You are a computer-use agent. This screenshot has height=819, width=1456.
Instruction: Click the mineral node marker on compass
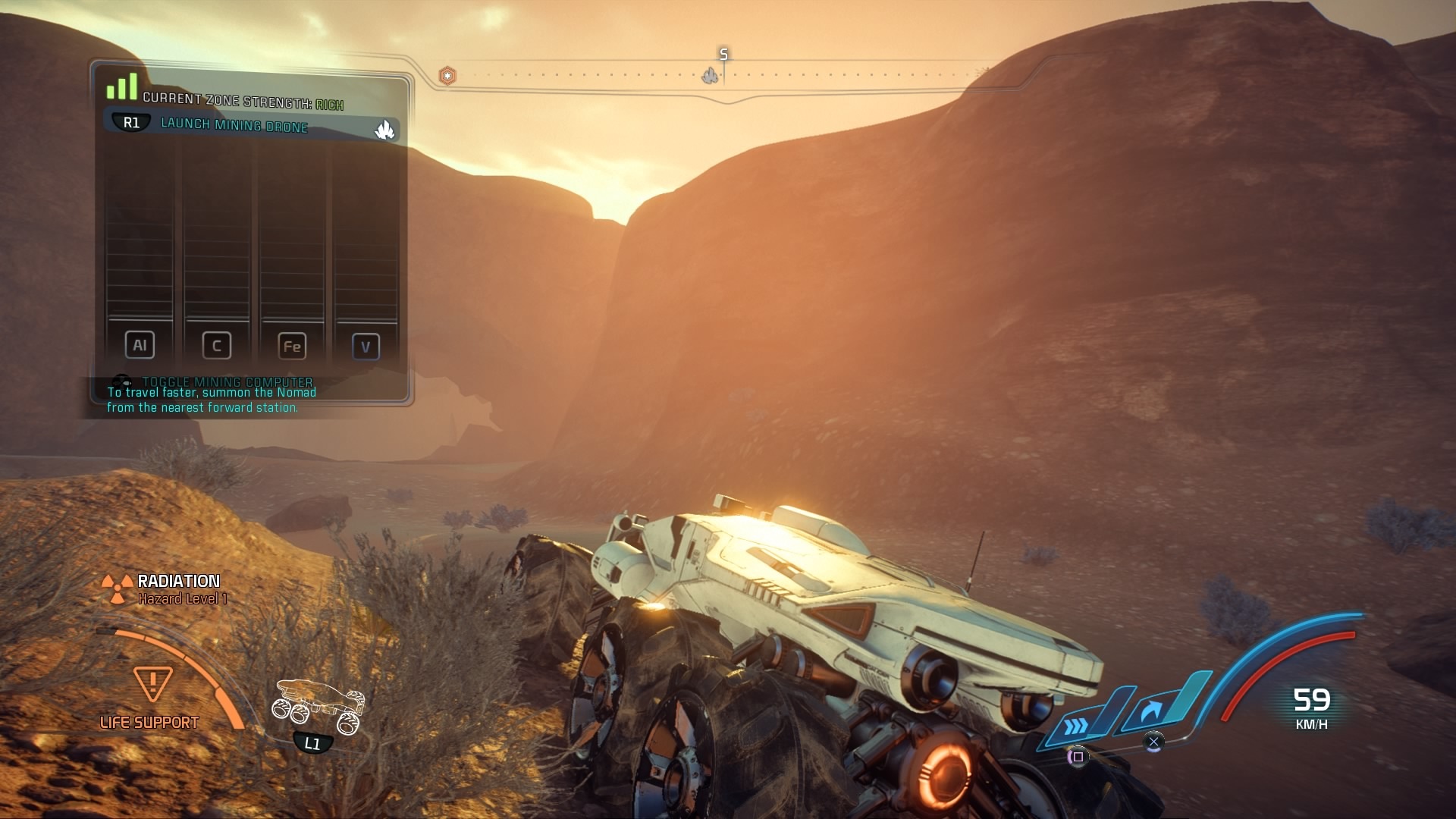[x=710, y=76]
